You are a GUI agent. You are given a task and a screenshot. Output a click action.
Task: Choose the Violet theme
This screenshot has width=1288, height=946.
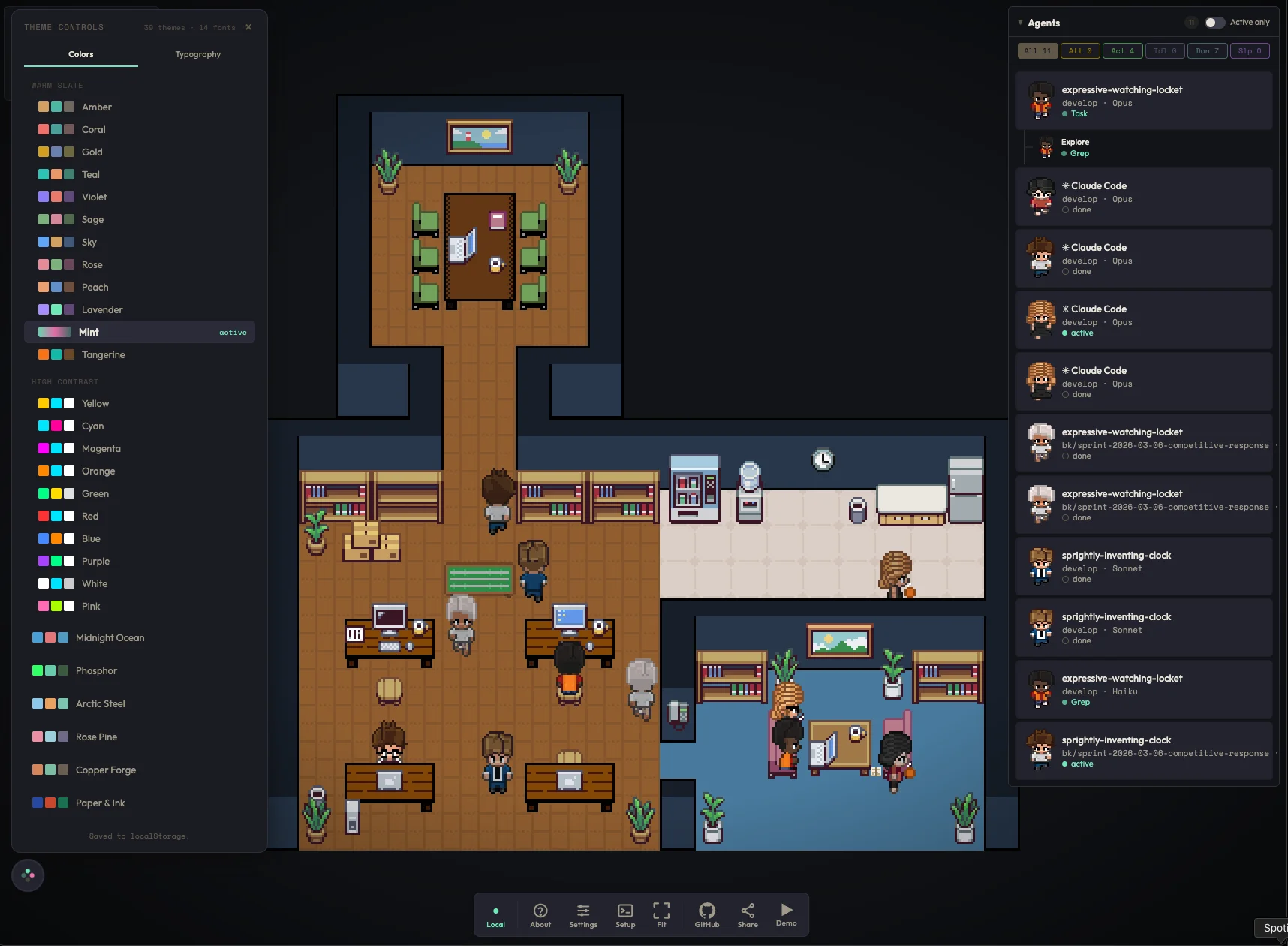[x=94, y=197]
